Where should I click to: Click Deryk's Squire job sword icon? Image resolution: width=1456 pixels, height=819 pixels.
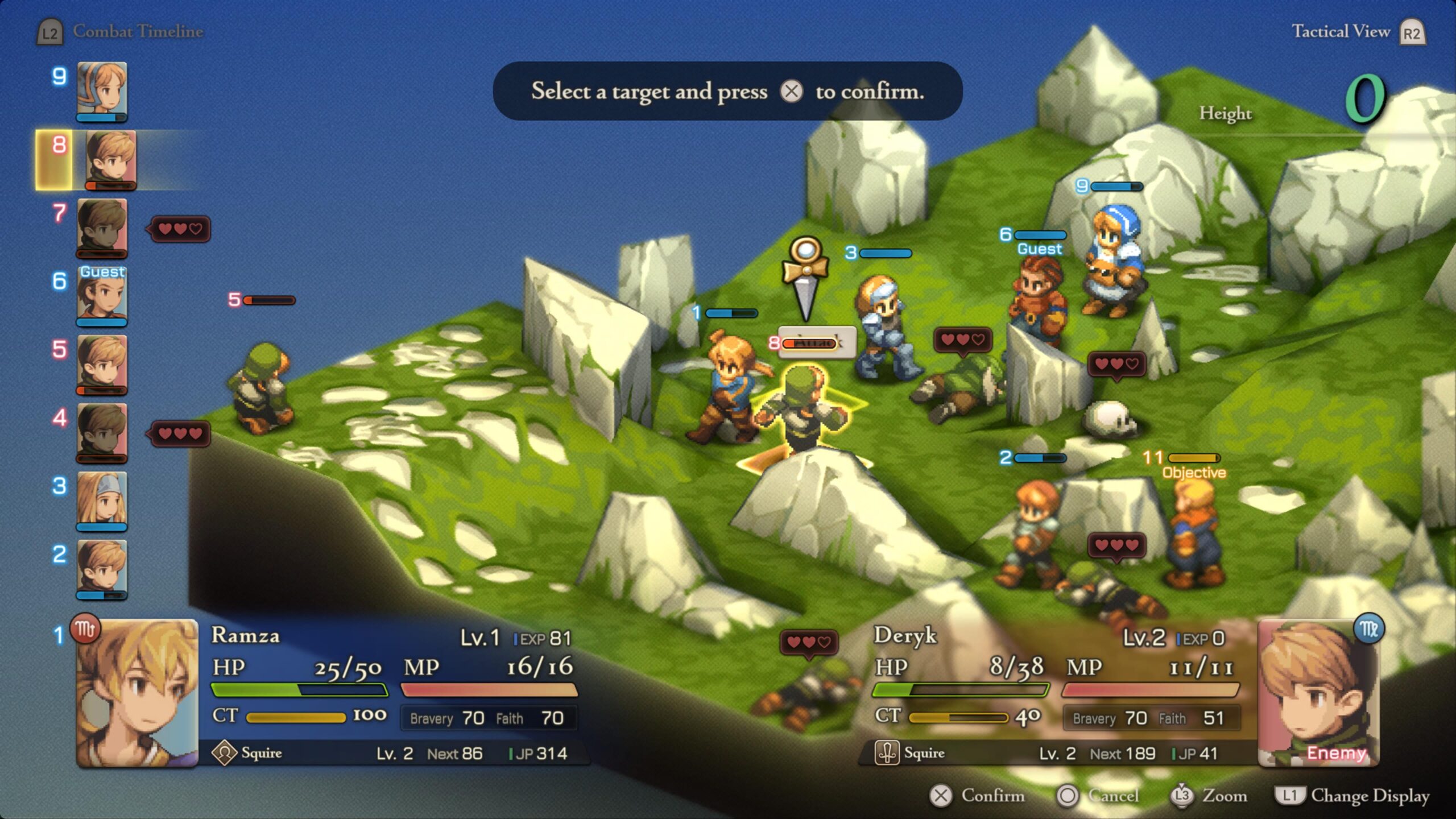tap(886, 753)
